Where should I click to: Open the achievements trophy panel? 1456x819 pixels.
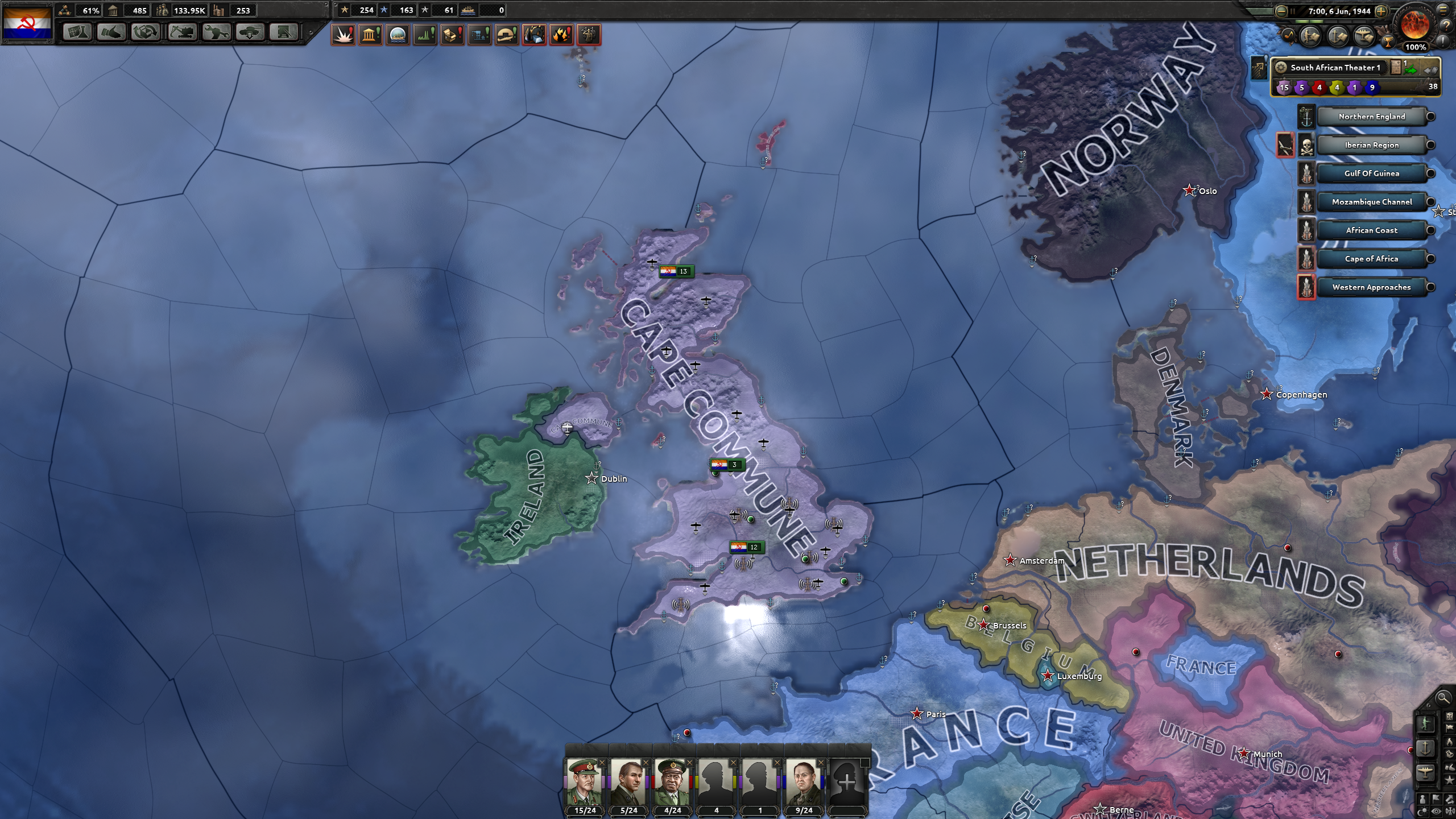1388,43
